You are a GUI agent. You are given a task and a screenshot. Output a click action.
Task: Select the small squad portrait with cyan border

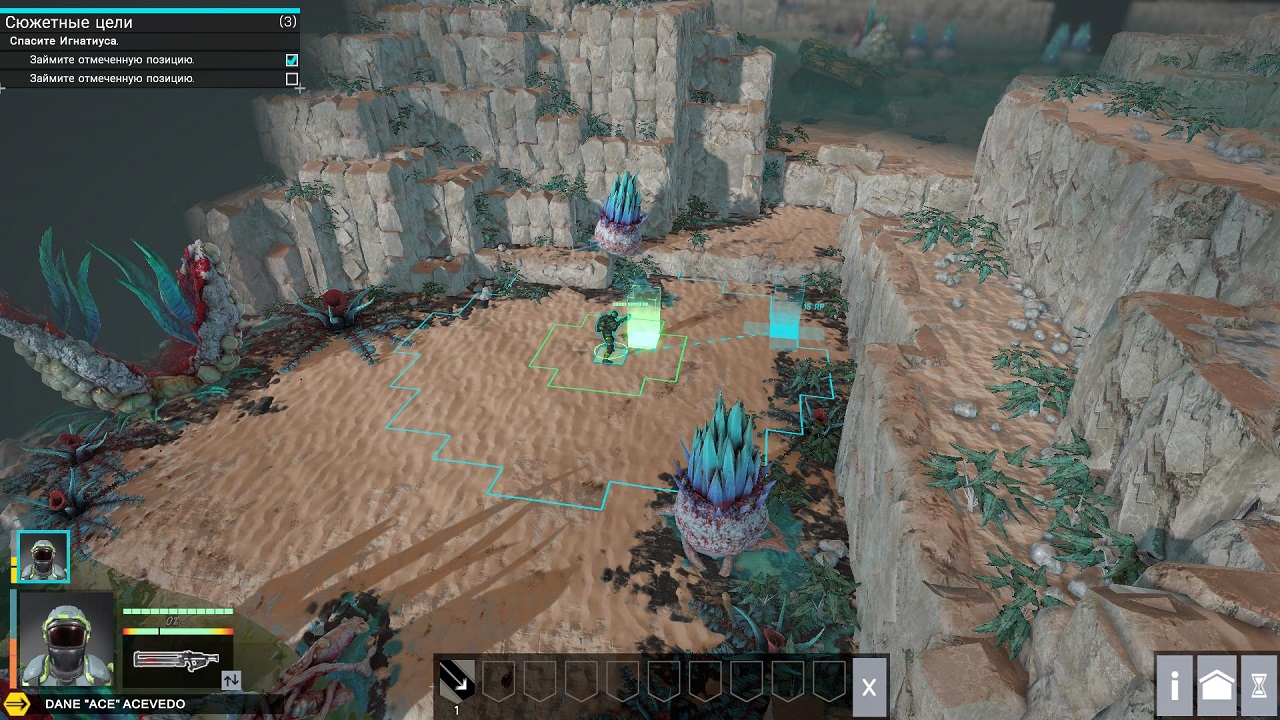[x=44, y=556]
